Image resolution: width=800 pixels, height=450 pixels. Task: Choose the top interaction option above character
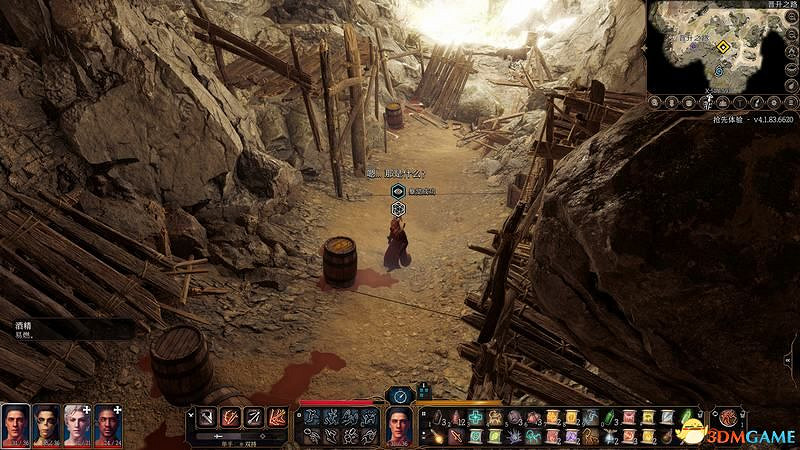coord(397,190)
